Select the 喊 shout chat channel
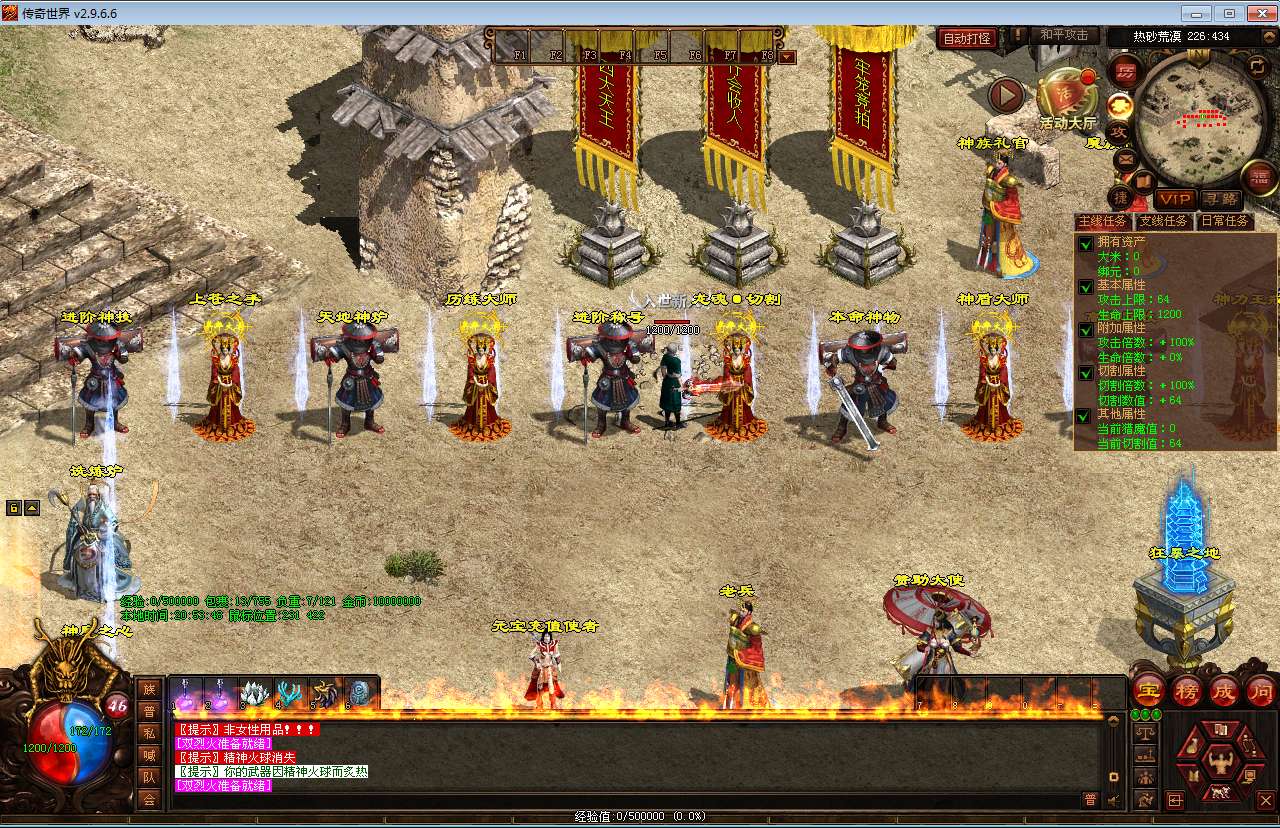Screen dimensions: 1280x828 click(x=149, y=754)
